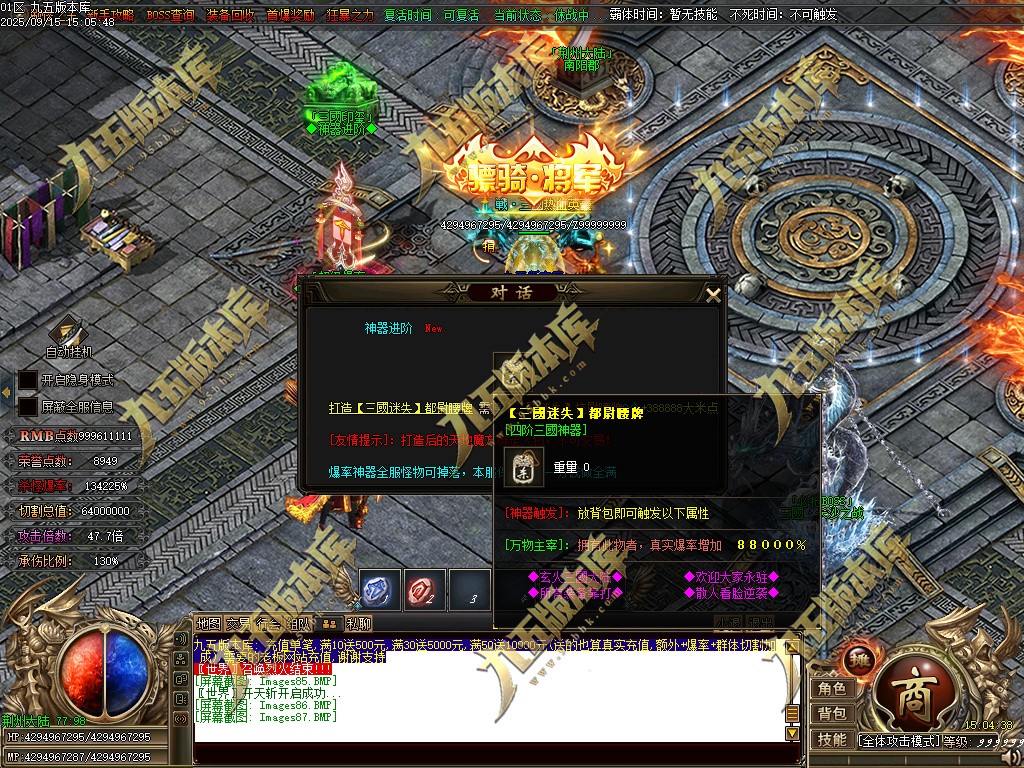The height and width of the screenshot is (768, 1024).
Task: Switch to the 行会 guild tab
Action: click(268, 623)
